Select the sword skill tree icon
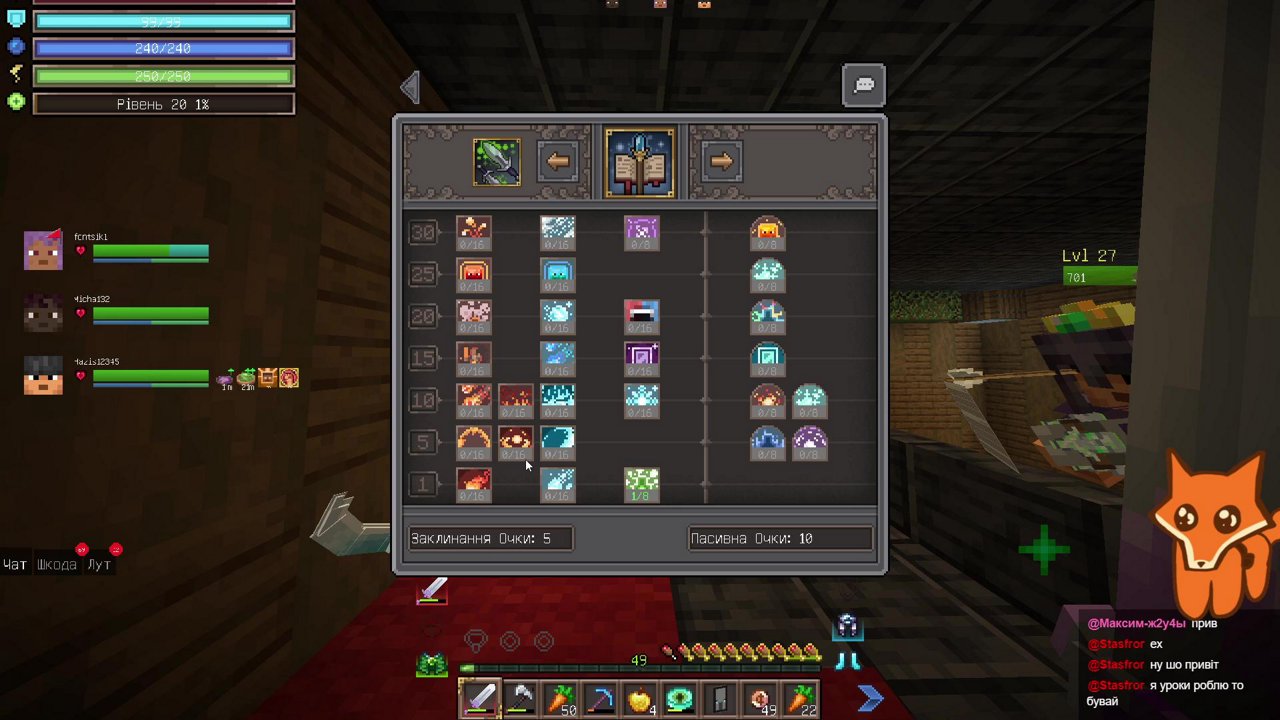Image resolution: width=1280 pixels, height=720 pixels. (497, 160)
